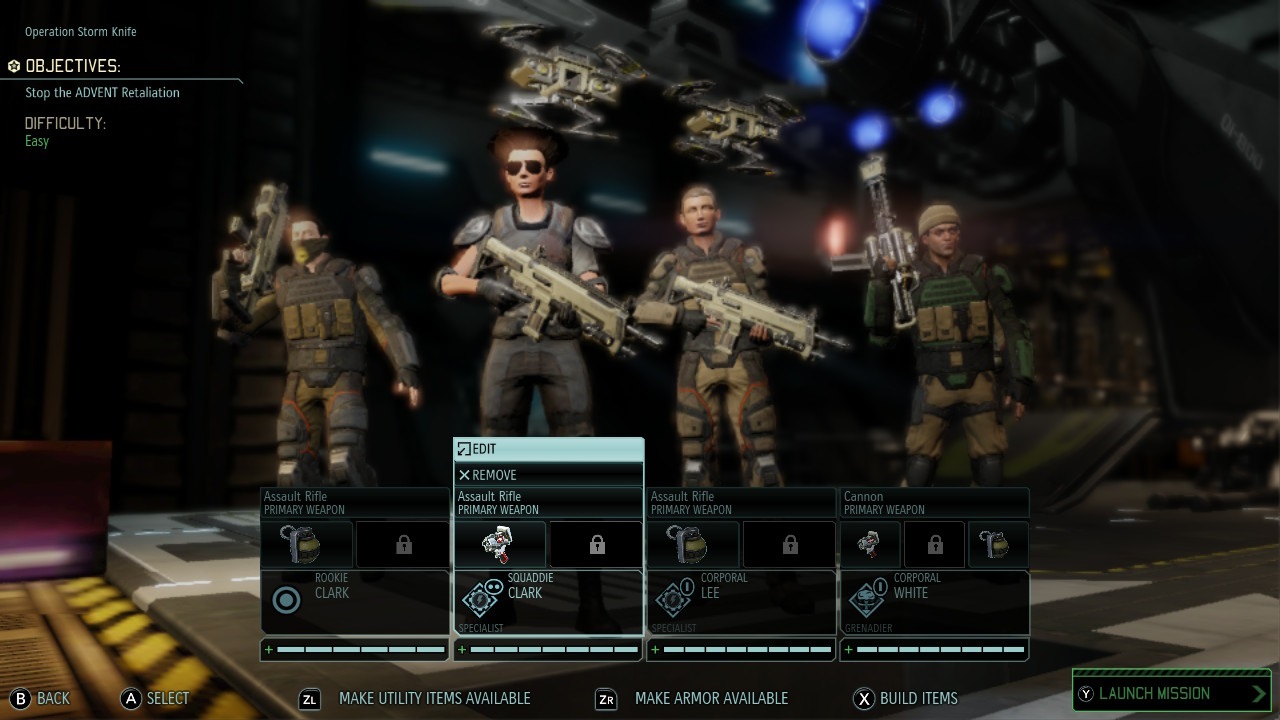The width and height of the screenshot is (1280, 720).
Task: Open Corporal Lee's grenade utility slot
Action: (x=693, y=545)
